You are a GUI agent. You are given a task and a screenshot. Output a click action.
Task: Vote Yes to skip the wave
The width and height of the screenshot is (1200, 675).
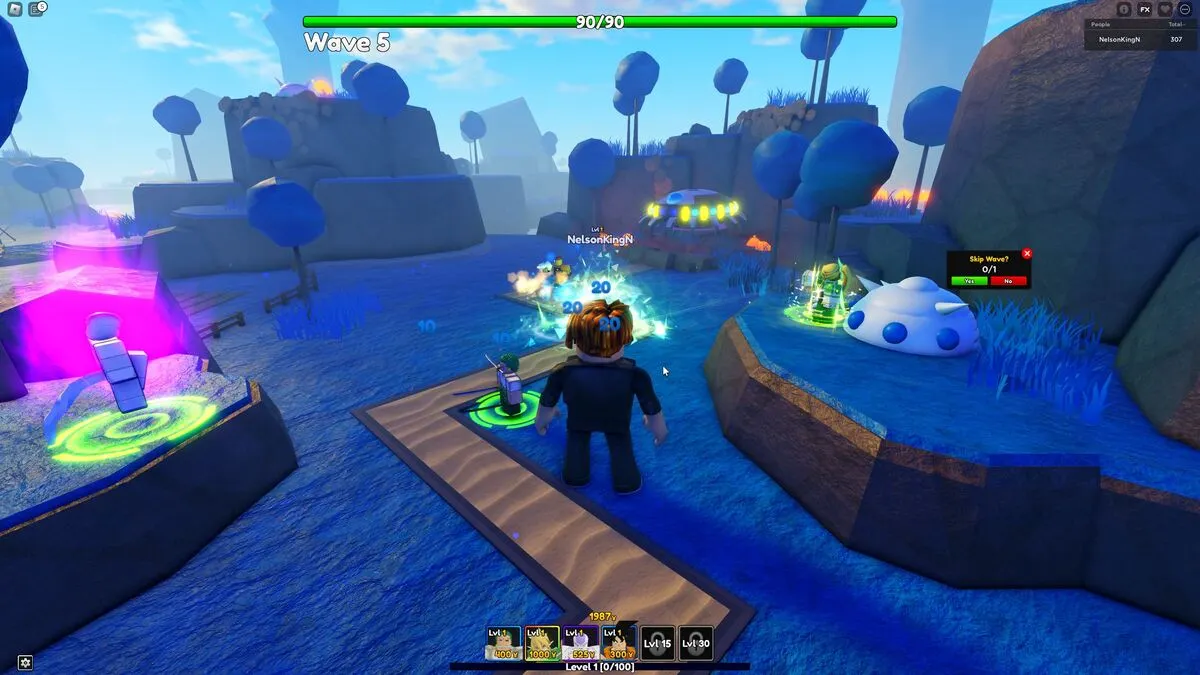[x=969, y=281]
